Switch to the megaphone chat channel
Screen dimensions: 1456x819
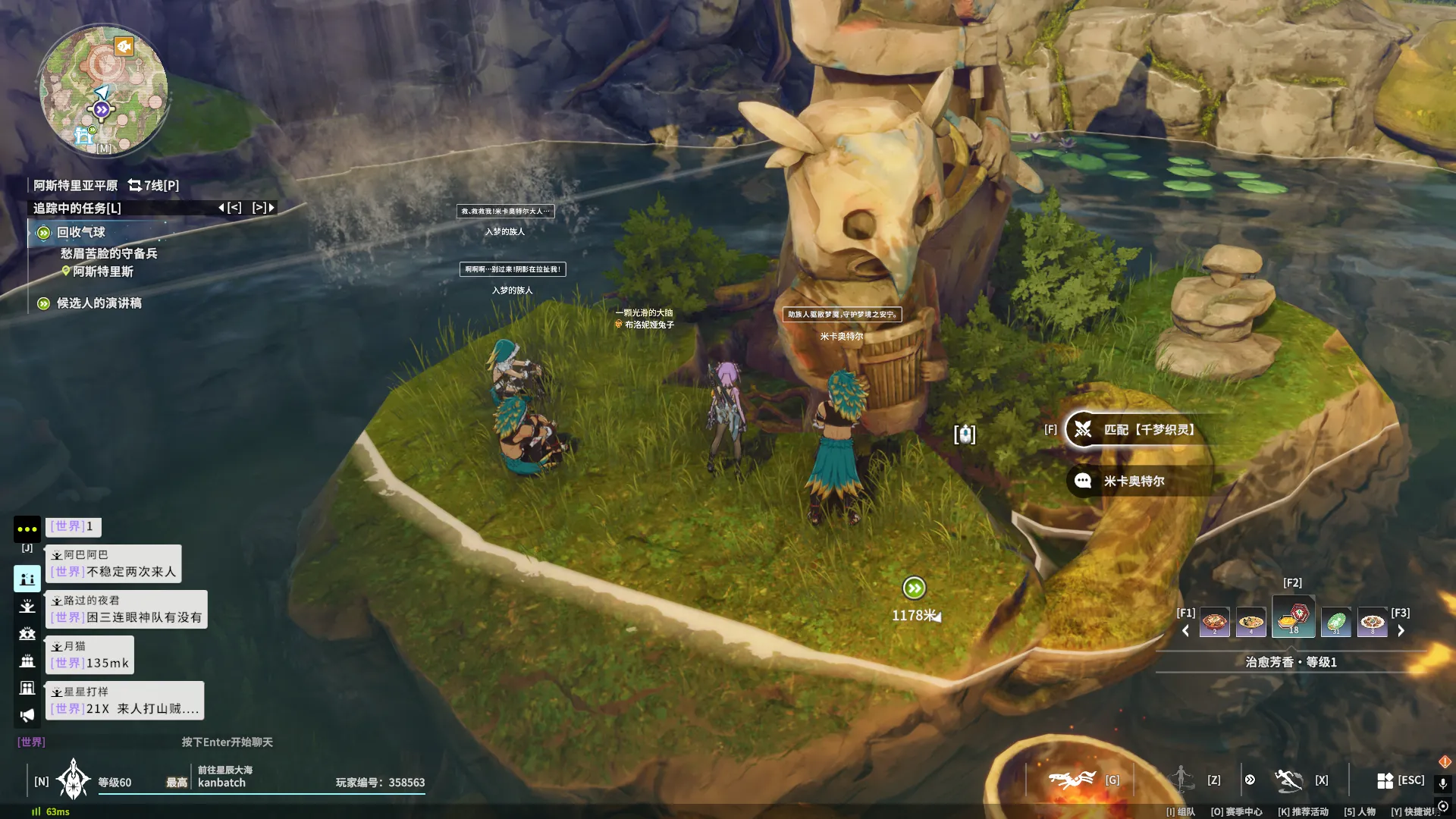[27, 715]
